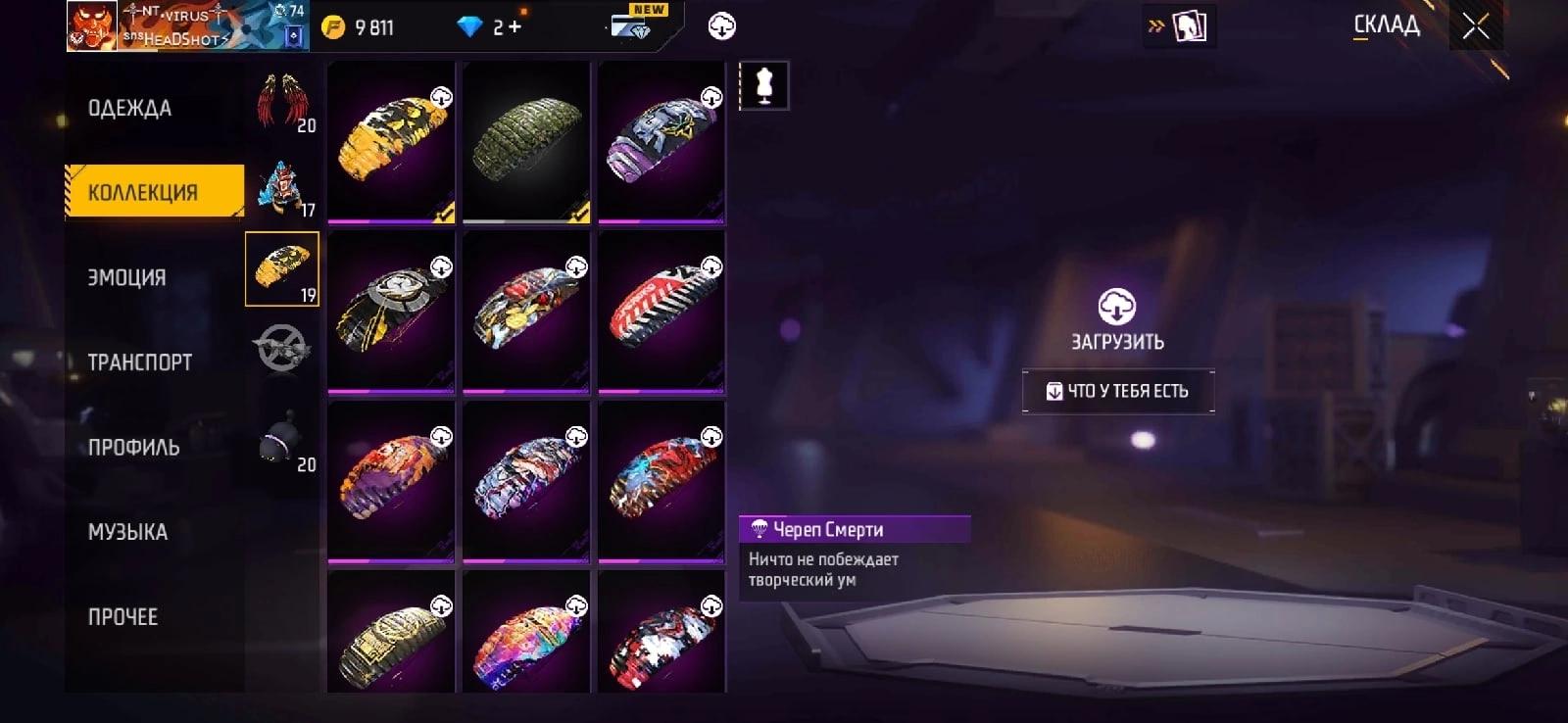Close the СКЛАД screen with the X
The height and width of the screenshot is (723, 1568).
1476,26
